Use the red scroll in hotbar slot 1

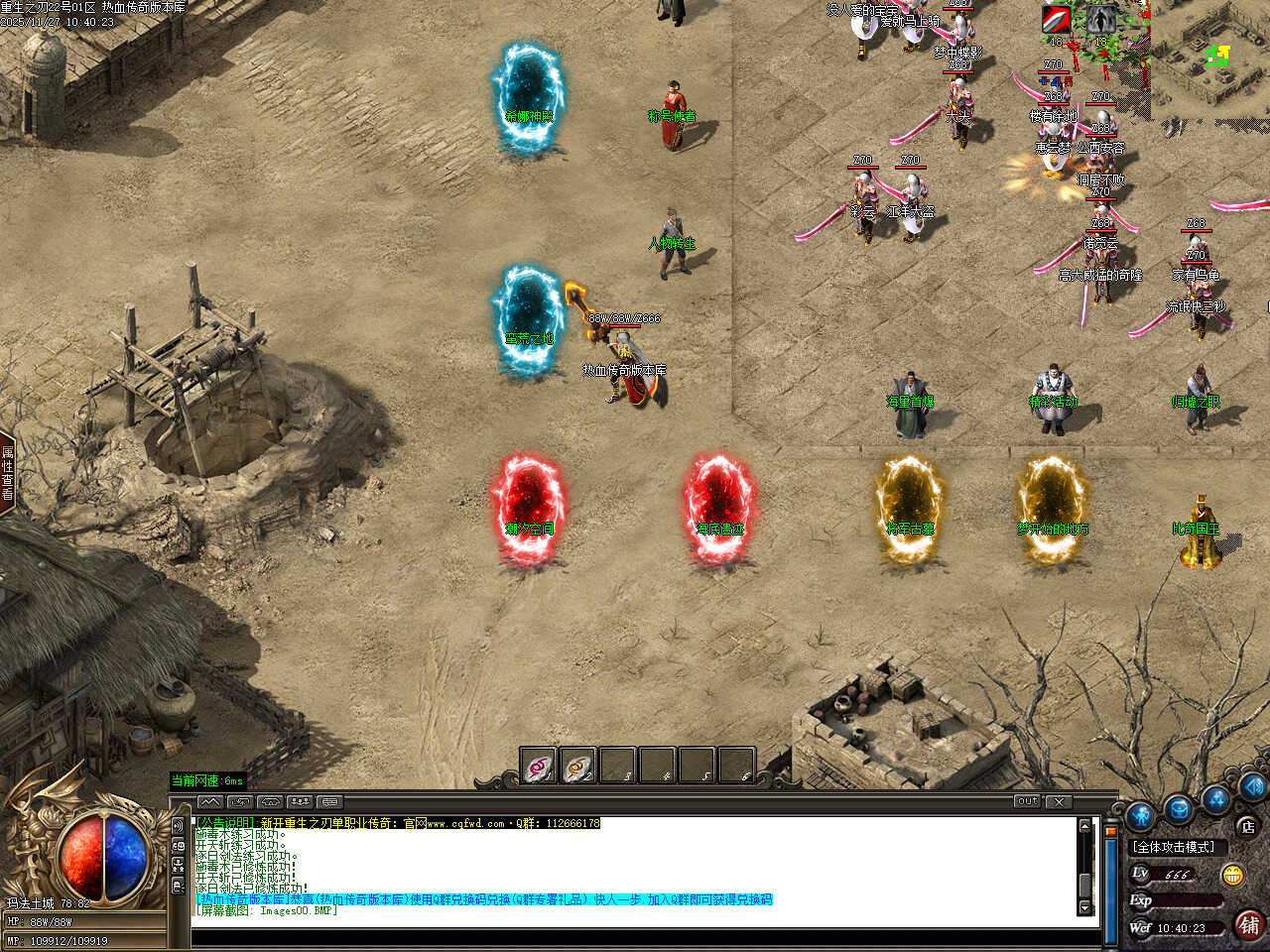539,766
